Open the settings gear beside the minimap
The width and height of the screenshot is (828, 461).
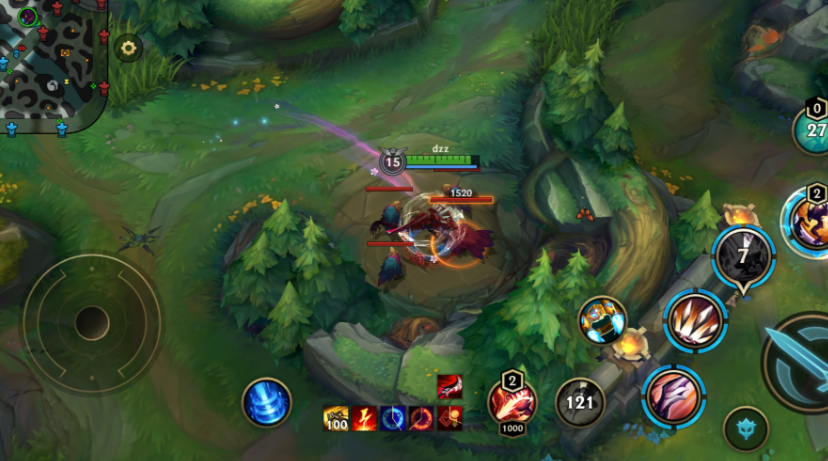[128, 47]
